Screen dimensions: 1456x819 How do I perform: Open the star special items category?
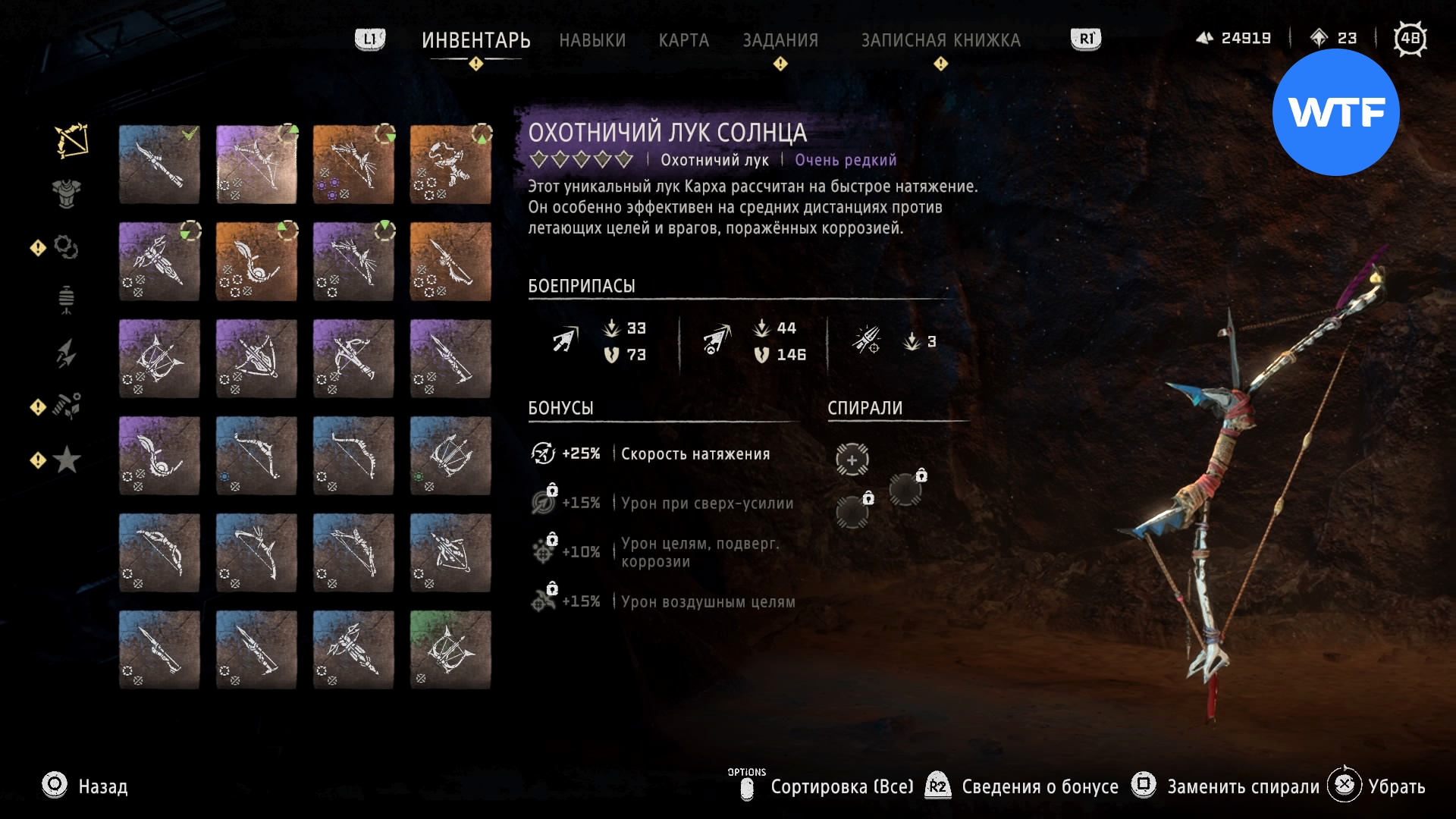(67, 460)
